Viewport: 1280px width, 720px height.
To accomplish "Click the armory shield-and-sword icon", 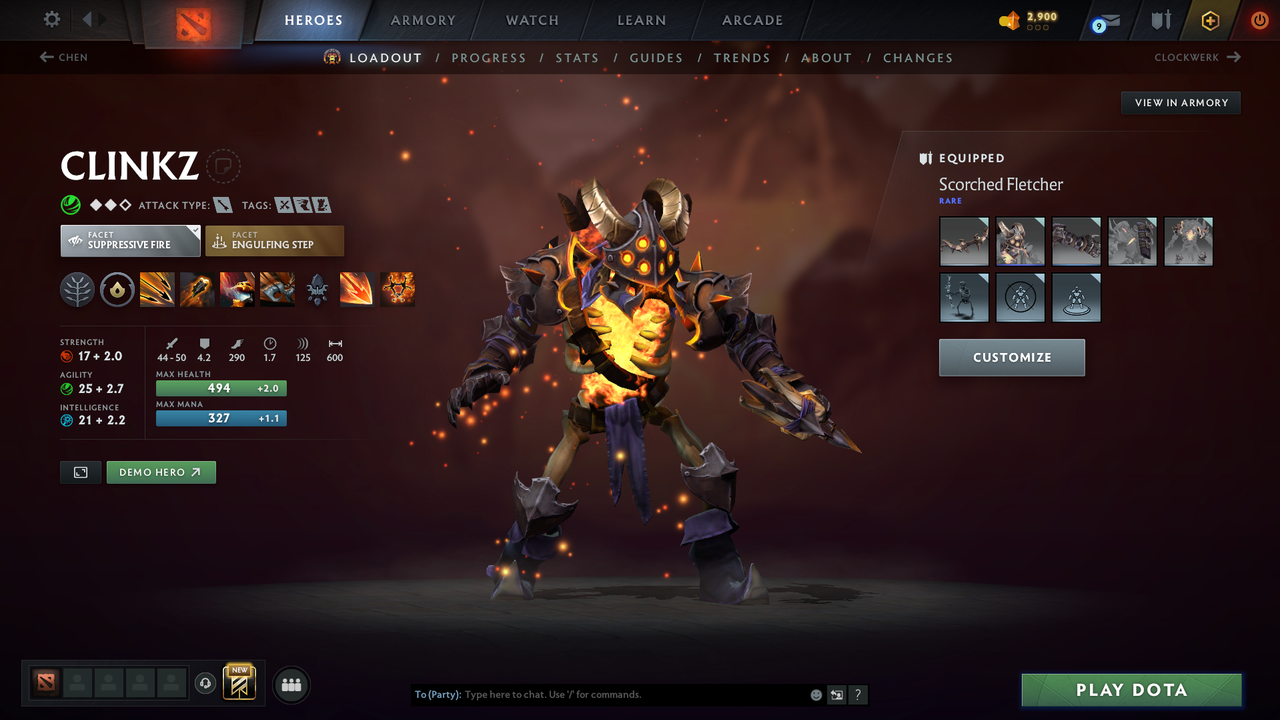I will [1159, 20].
